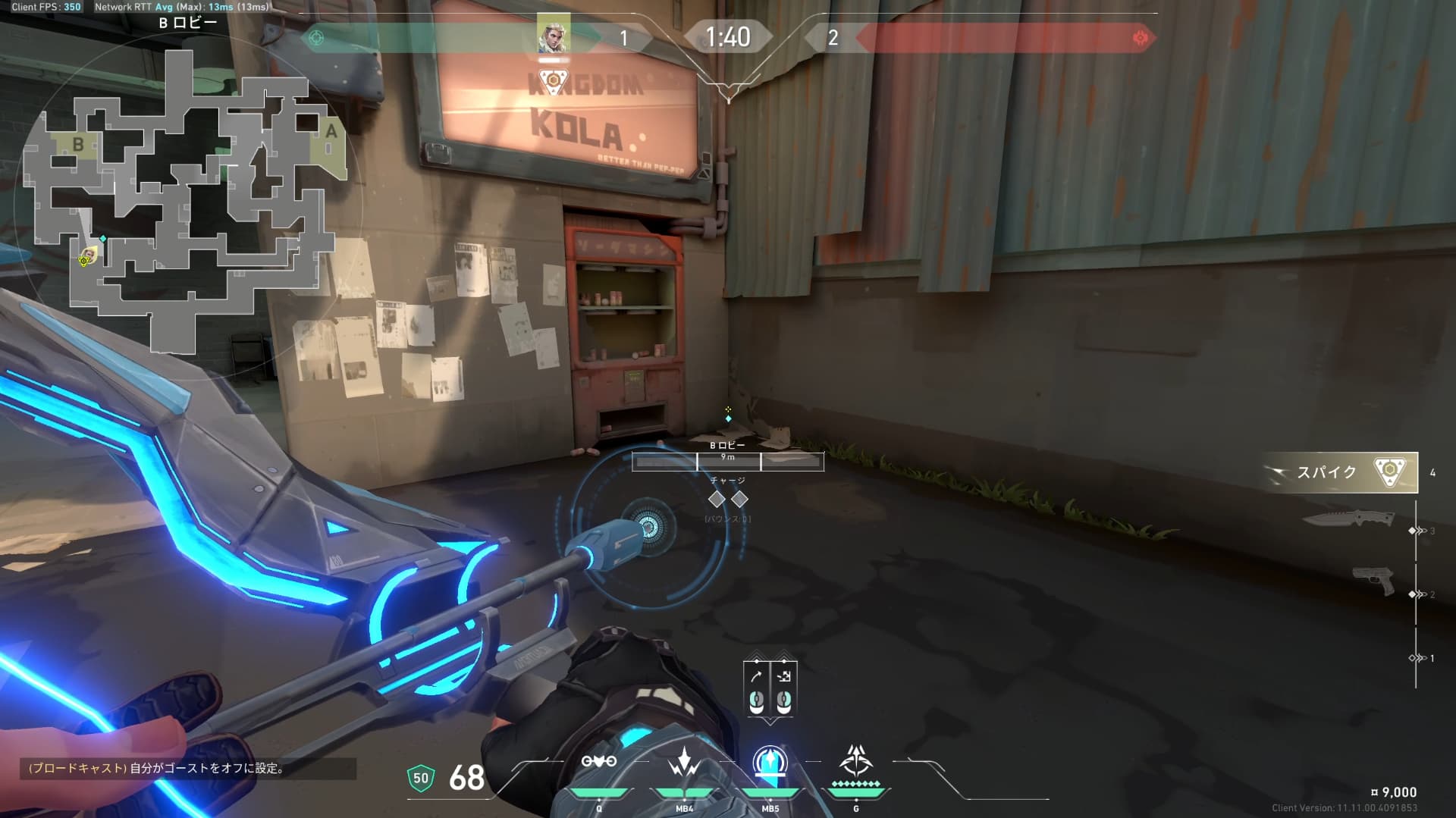Select the A site label on the minimap
This screenshot has height=818, width=1456.
point(331,131)
